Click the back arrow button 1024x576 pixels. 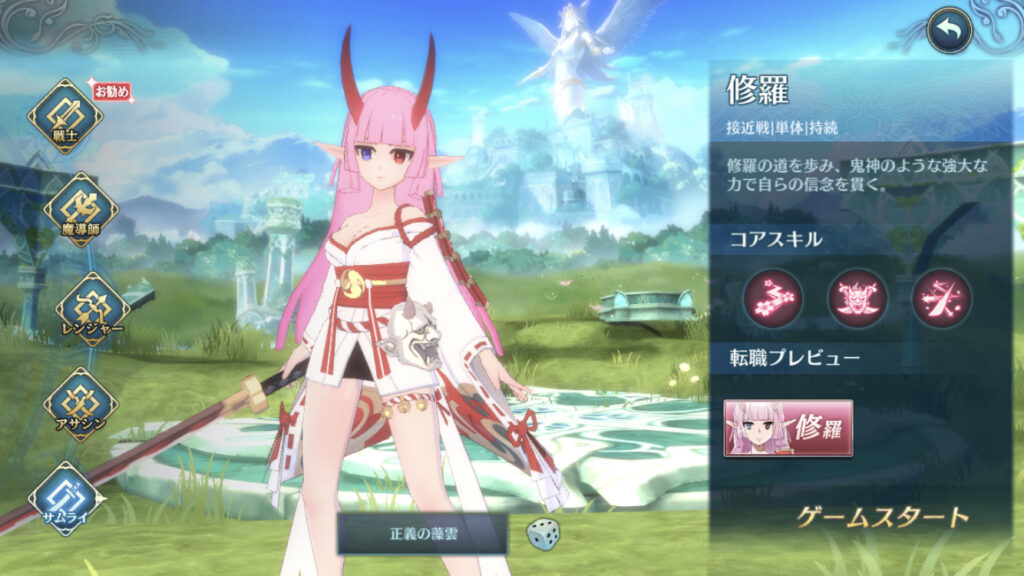[x=949, y=33]
